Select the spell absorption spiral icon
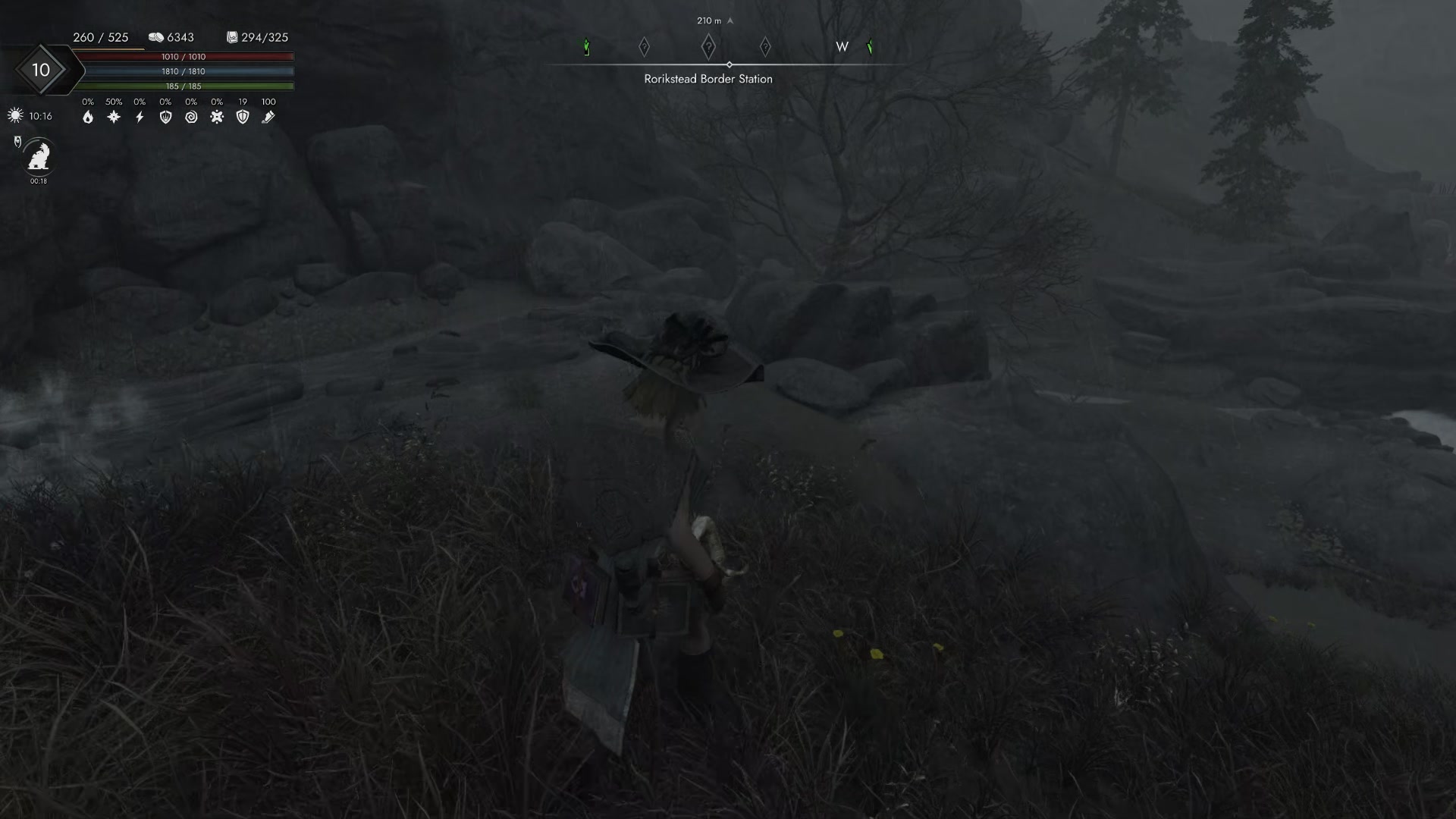Viewport: 1456px width, 819px height. [x=191, y=117]
